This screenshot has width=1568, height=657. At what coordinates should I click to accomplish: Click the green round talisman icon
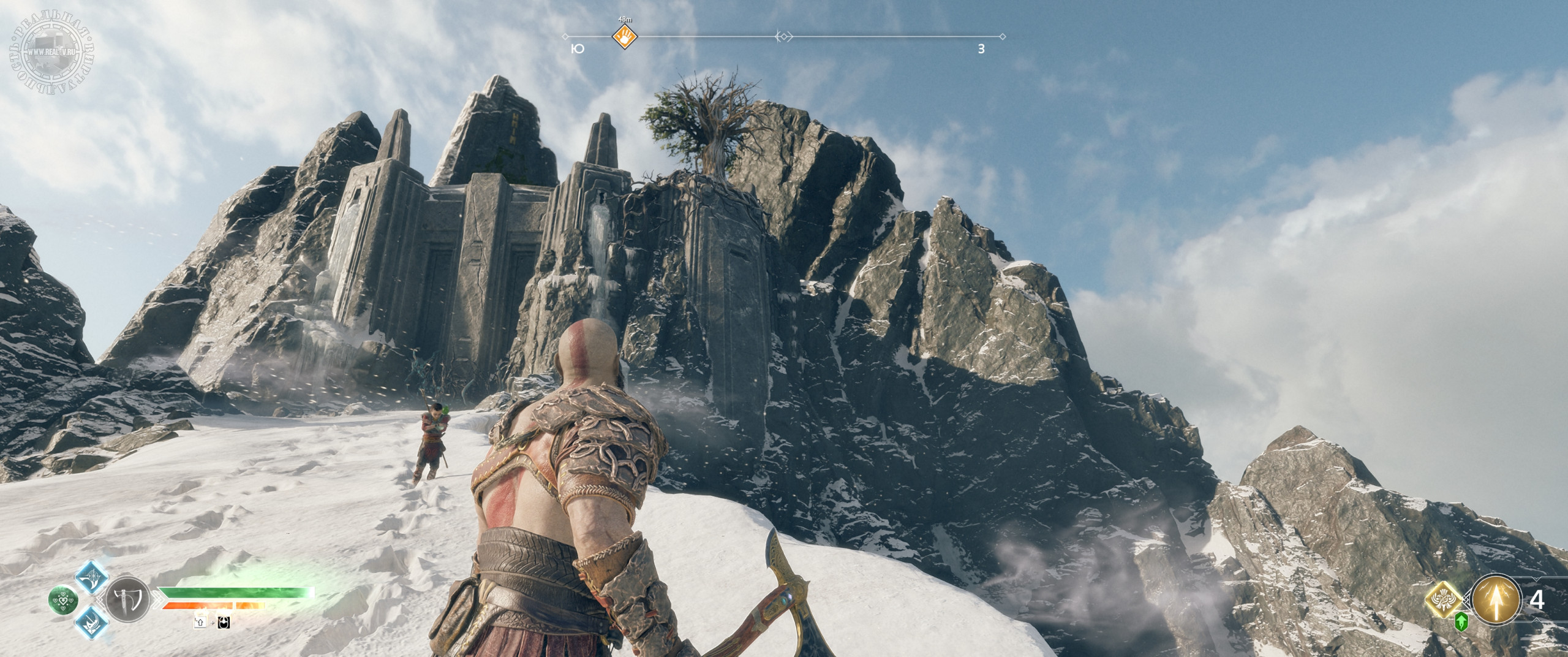pos(63,600)
